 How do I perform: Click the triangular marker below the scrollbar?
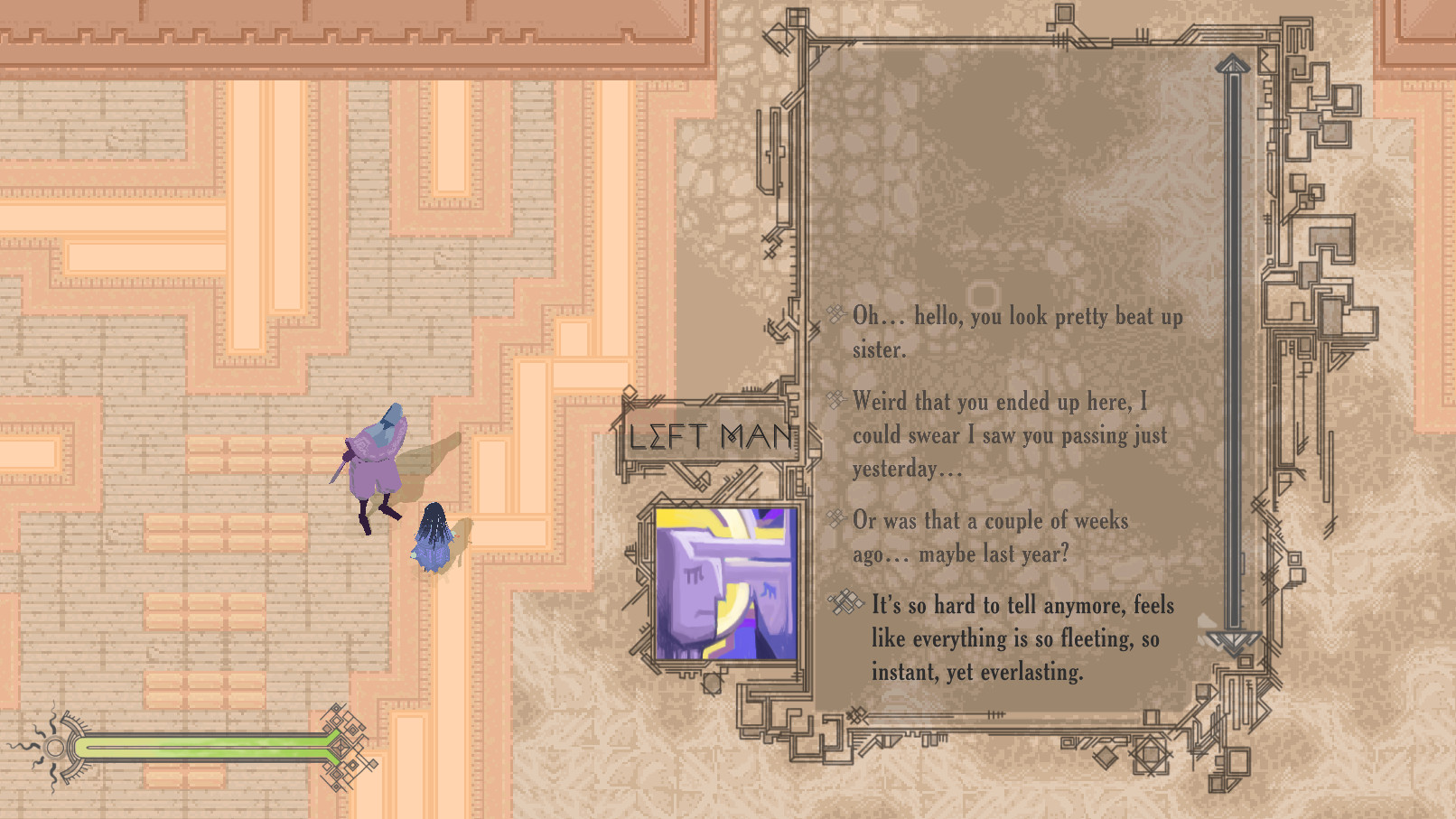(1234, 641)
